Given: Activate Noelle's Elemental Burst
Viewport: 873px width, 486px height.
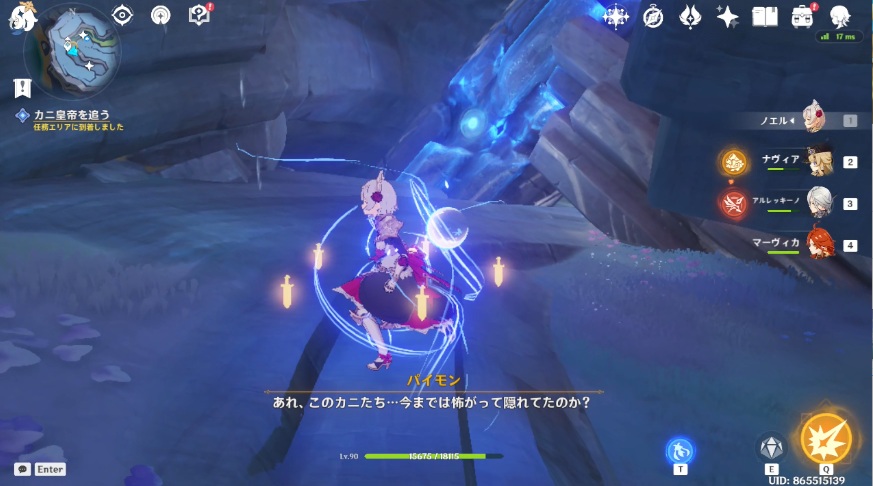Looking at the screenshot, I should [826, 439].
